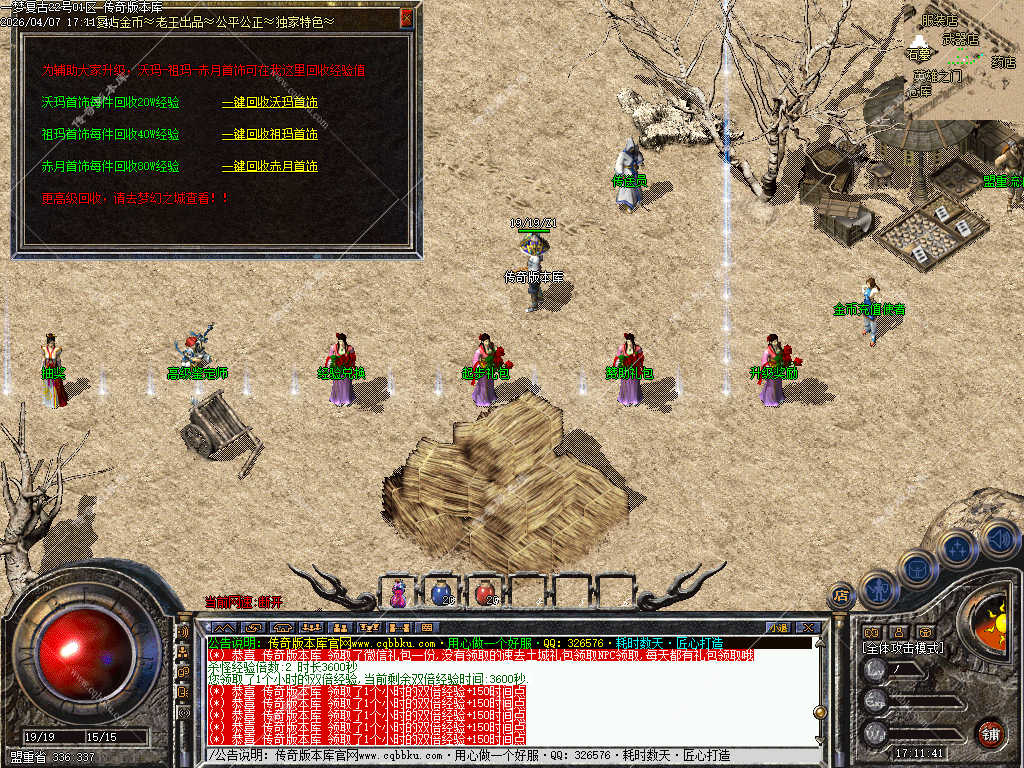
Task: Open the bag inventory round button
Action: (917, 568)
